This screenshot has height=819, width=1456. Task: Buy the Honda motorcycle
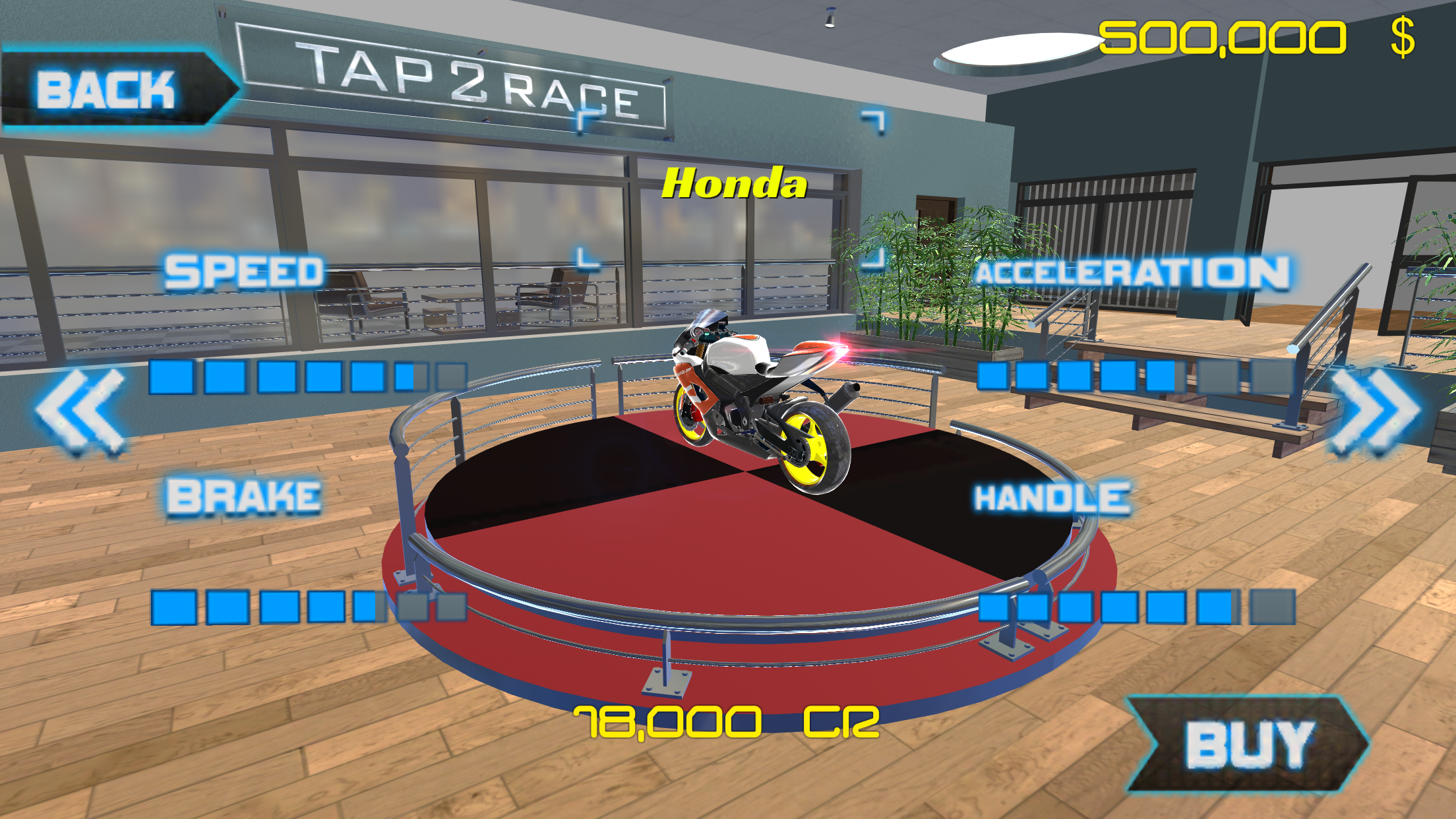1247,744
